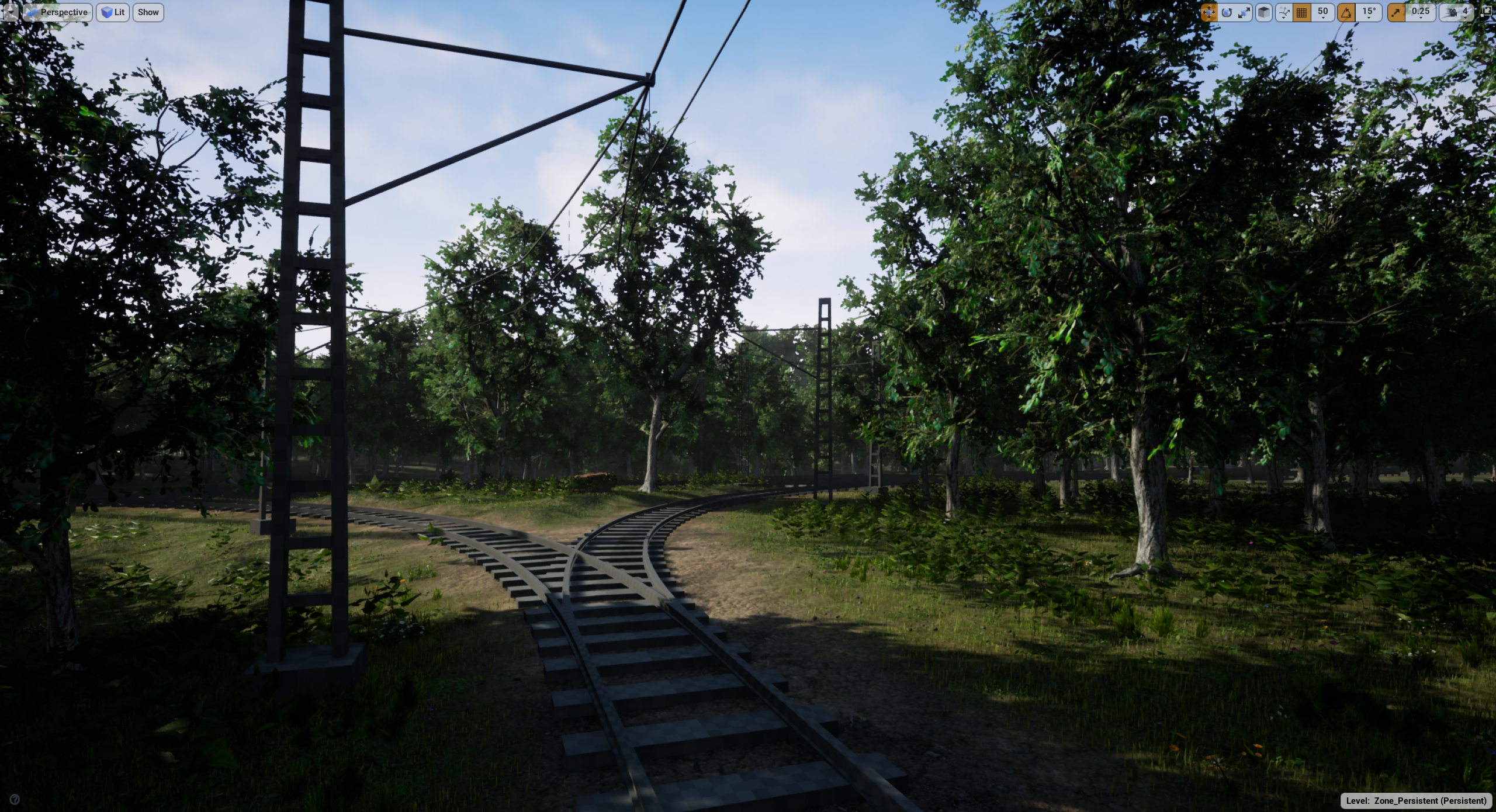Screen dimensions: 1496x812
Task: Switch to the scale gizmo tool
Action: [x=1244, y=12]
